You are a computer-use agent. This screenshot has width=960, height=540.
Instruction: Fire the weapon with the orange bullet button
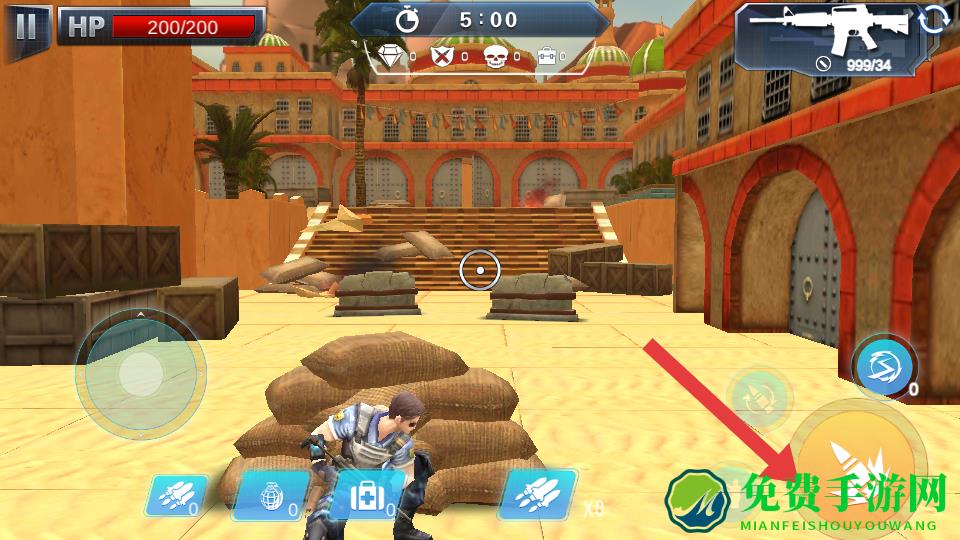[x=860, y=460]
